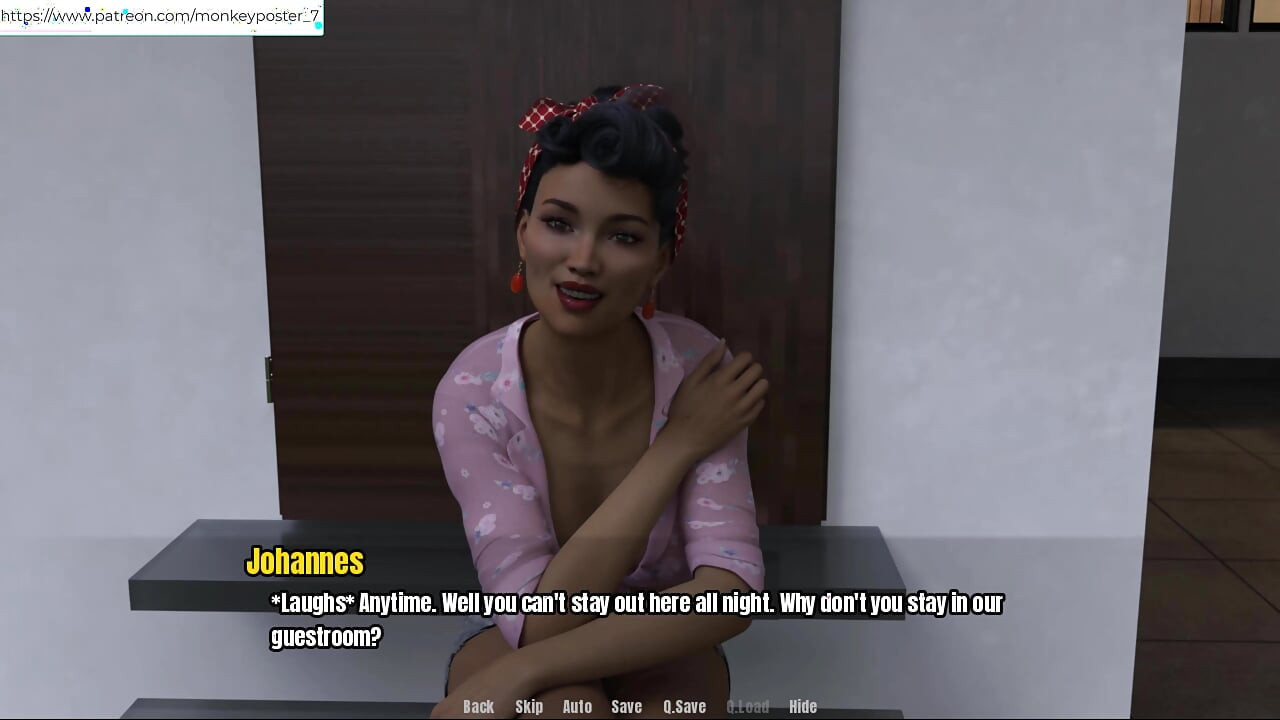Click the Q.Save entry in the quick menu

point(684,706)
